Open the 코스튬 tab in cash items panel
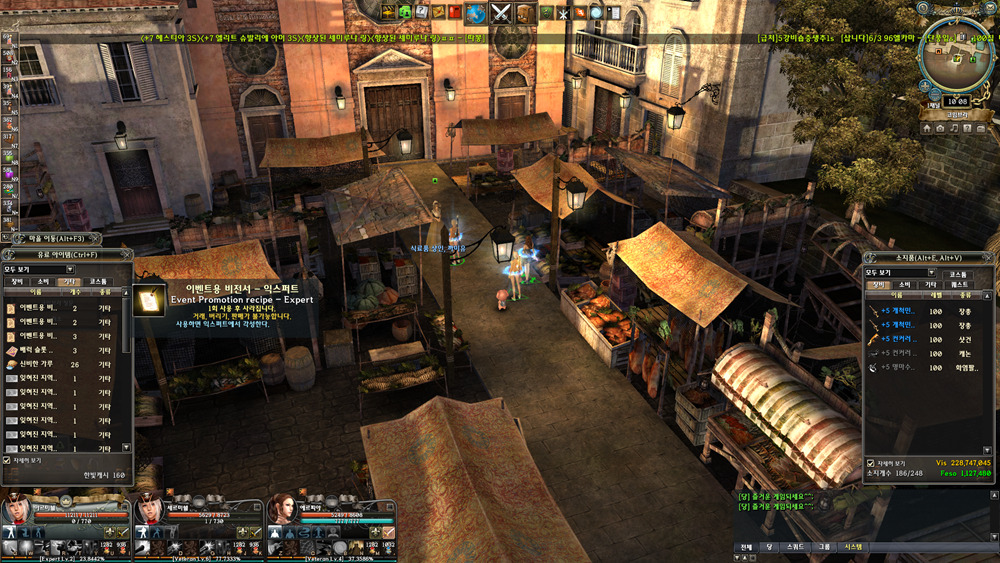Viewport: 1000px width, 563px height. tap(98, 282)
